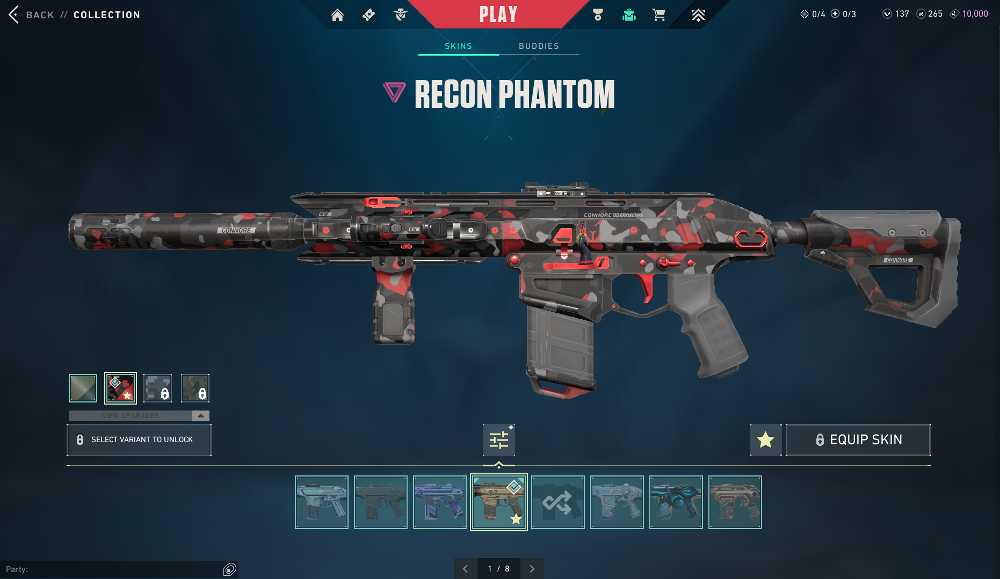This screenshot has height=579, width=1000.
Task: Choose the red camo variant swatch
Action: click(121, 388)
